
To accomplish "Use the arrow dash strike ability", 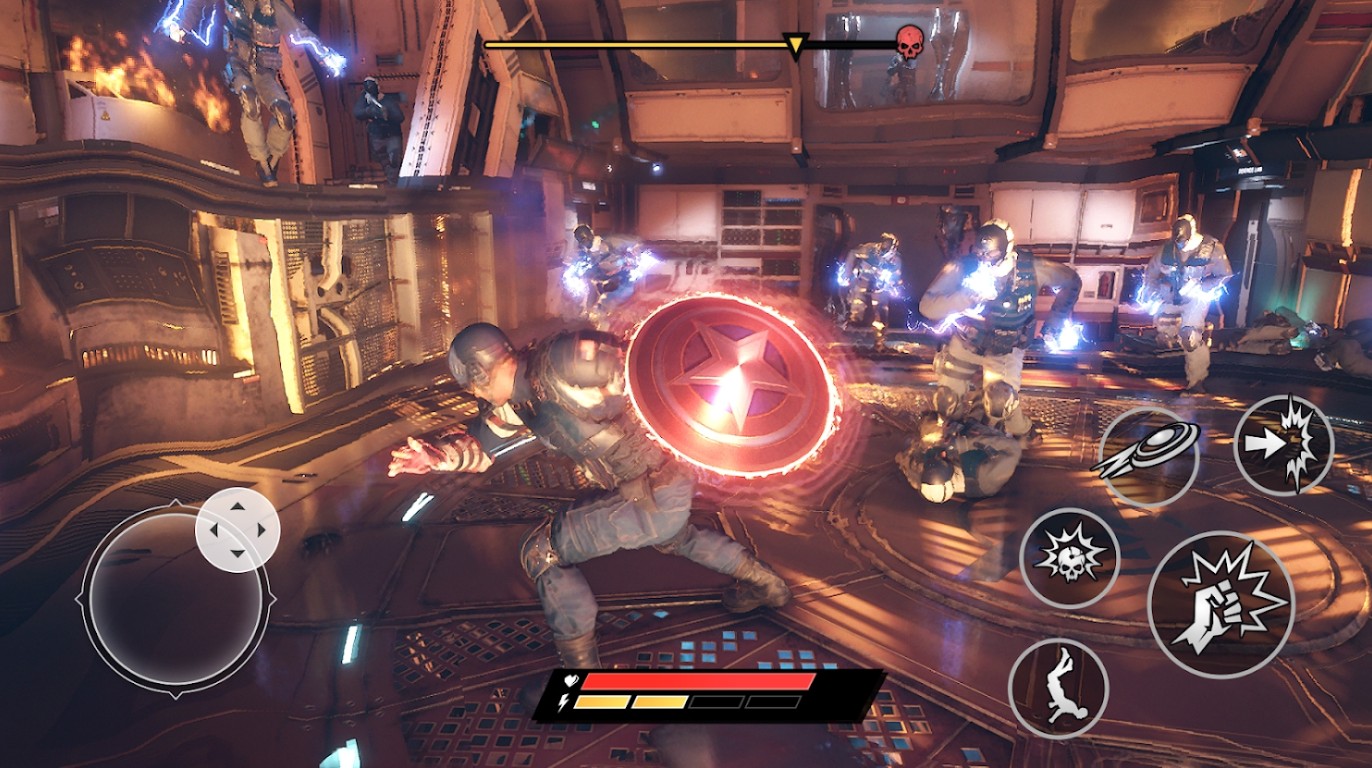I will click(x=1283, y=444).
